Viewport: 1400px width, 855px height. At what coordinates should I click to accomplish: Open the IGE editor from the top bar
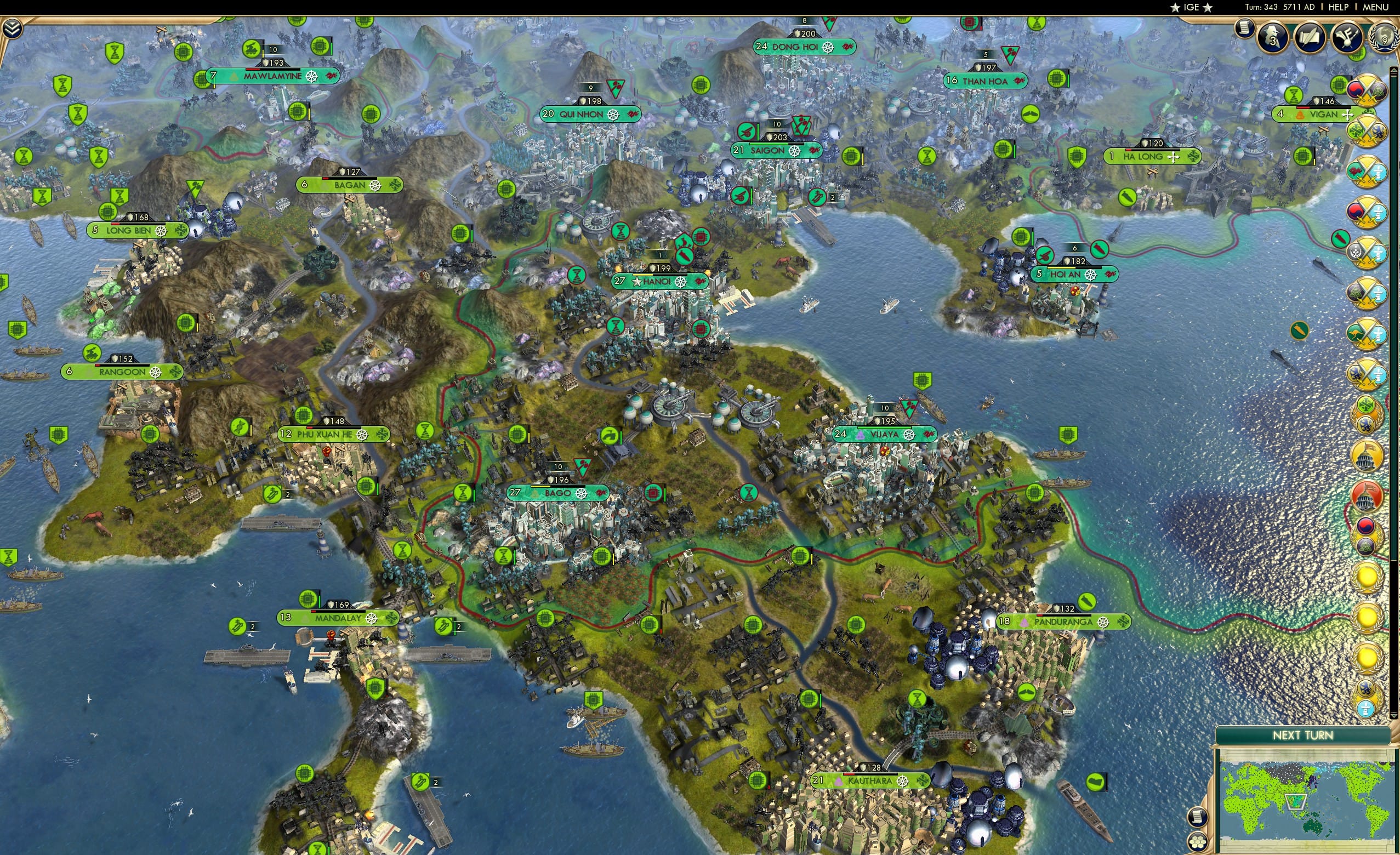[x=1191, y=7]
